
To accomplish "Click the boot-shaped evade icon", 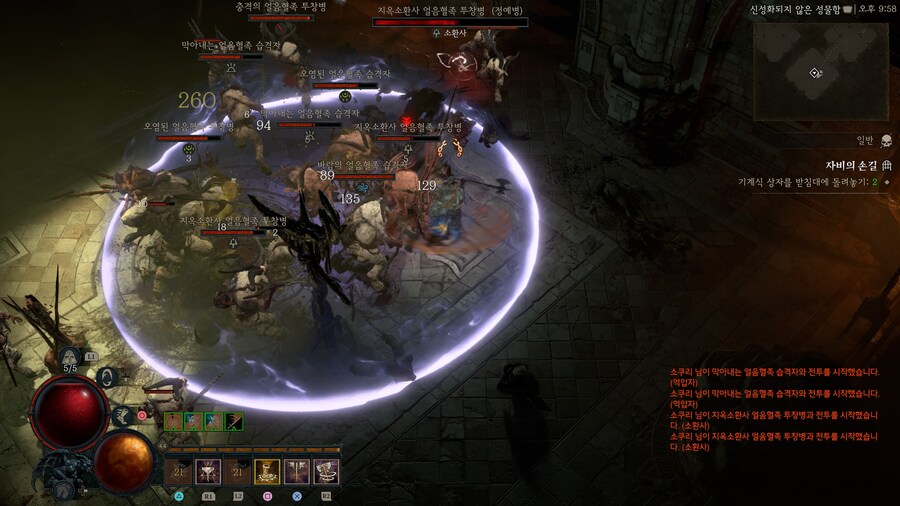I will pyautogui.click(x=124, y=416).
